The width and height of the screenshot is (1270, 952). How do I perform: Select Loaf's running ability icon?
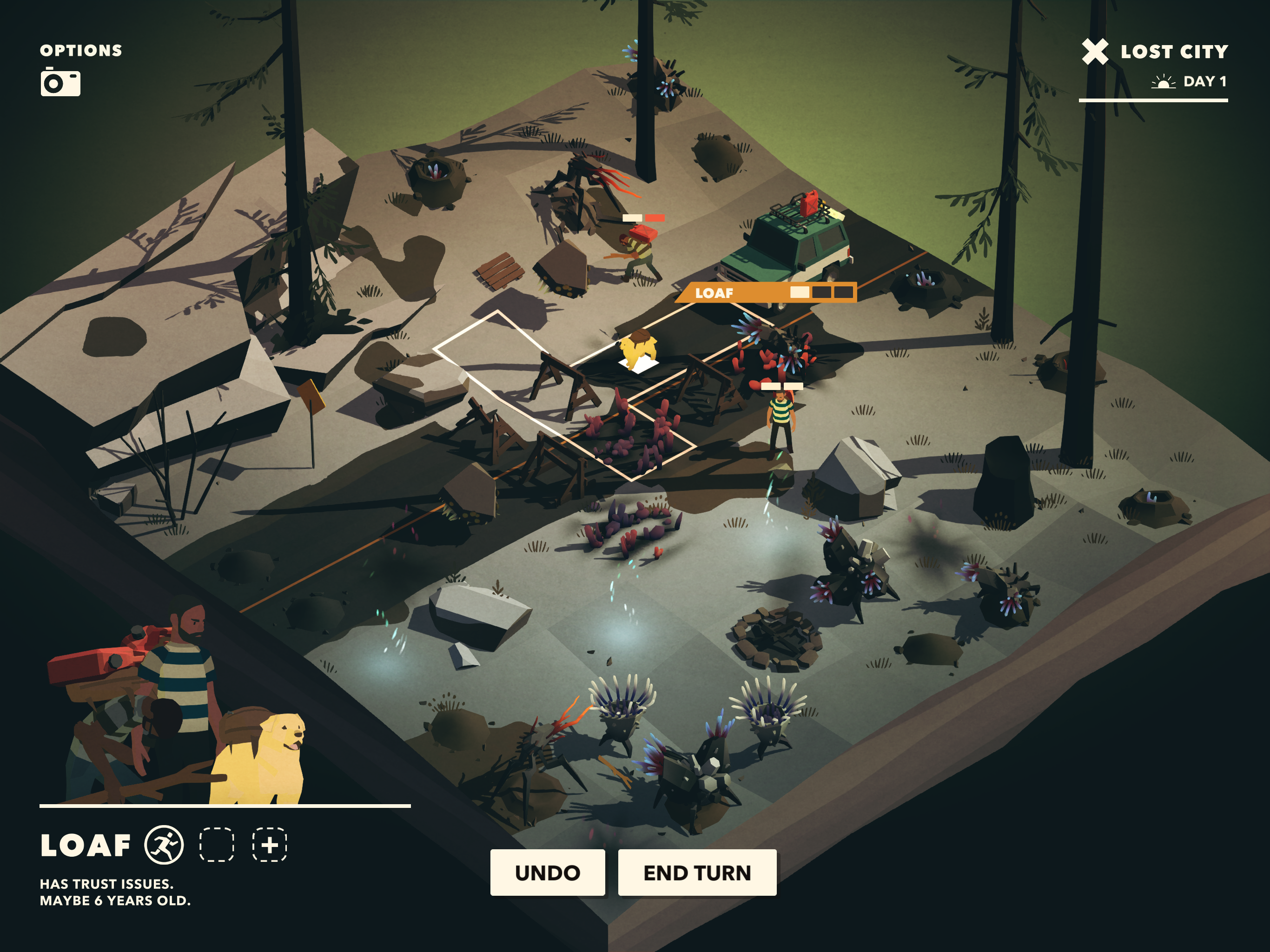pyautogui.click(x=164, y=845)
